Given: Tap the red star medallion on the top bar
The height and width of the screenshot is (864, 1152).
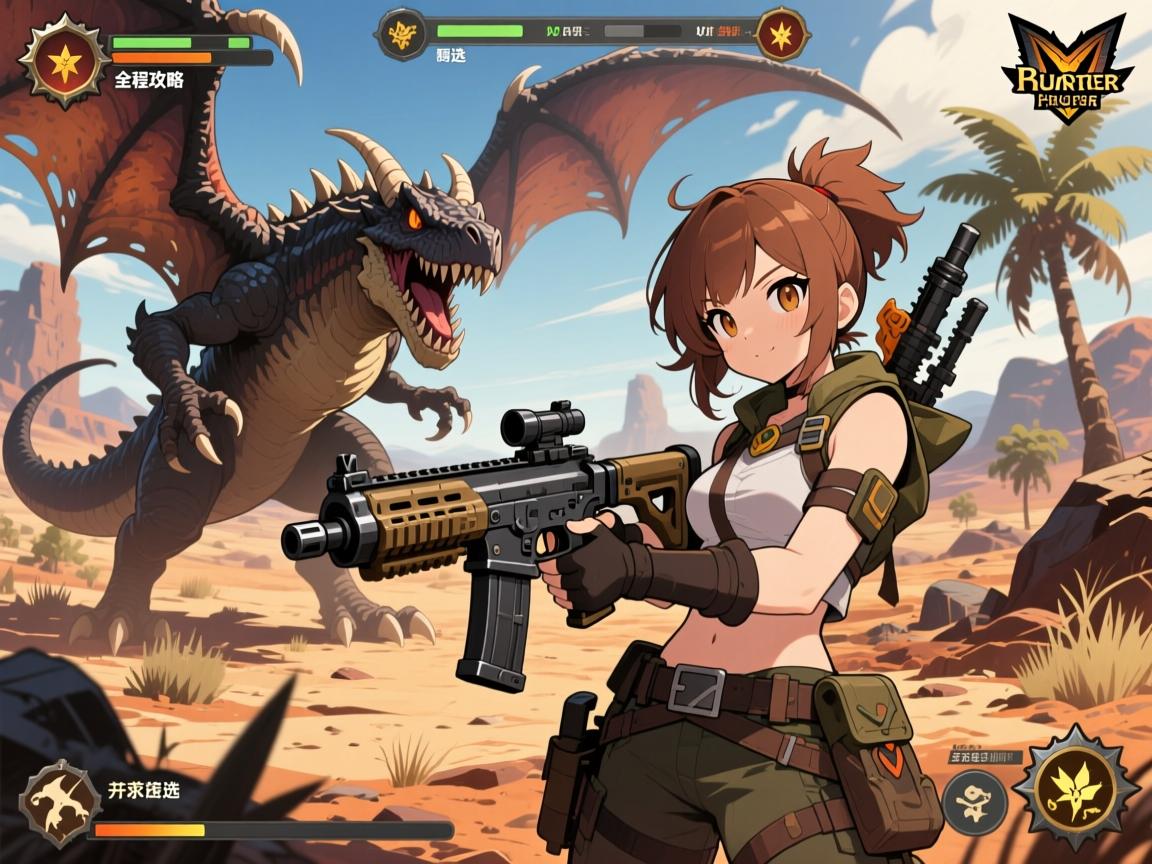Looking at the screenshot, I should tap(782, 34).
